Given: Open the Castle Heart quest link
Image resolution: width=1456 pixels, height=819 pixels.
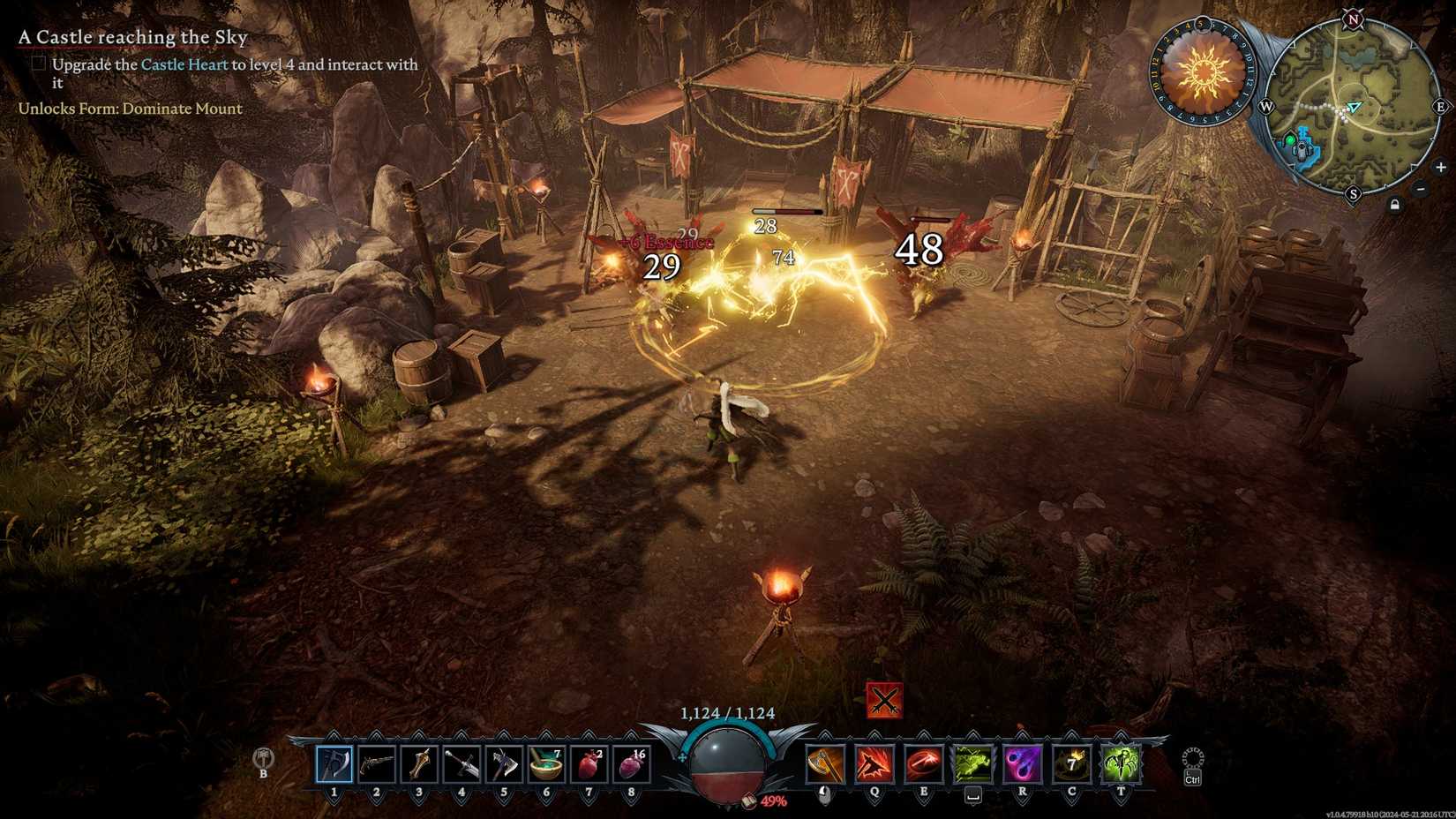Looking at the screenshot, I should tap(185, 64).
